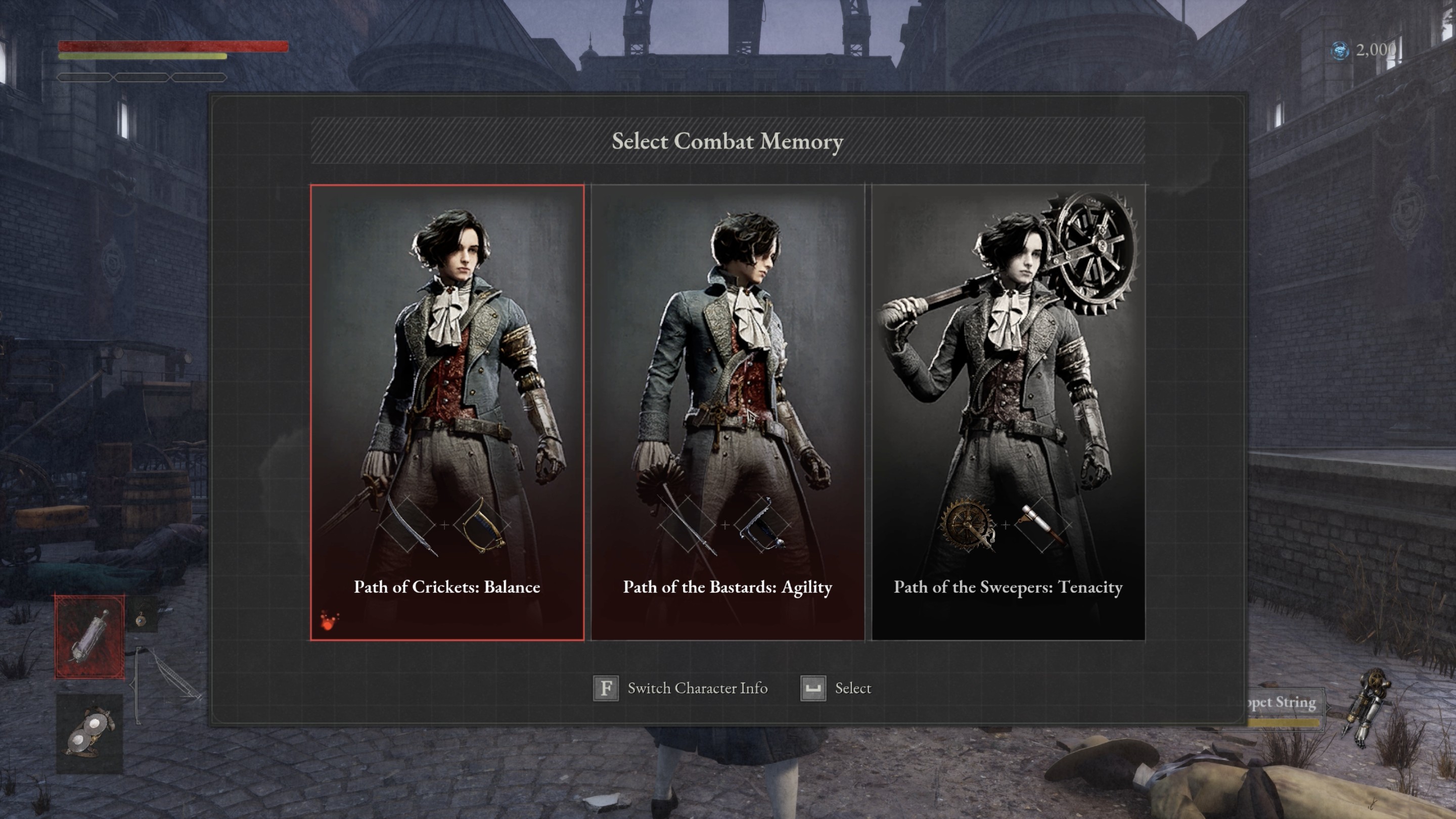Click the Puppet String legion arm icon
1456x819 pixels.
[x=1368, y=707]
